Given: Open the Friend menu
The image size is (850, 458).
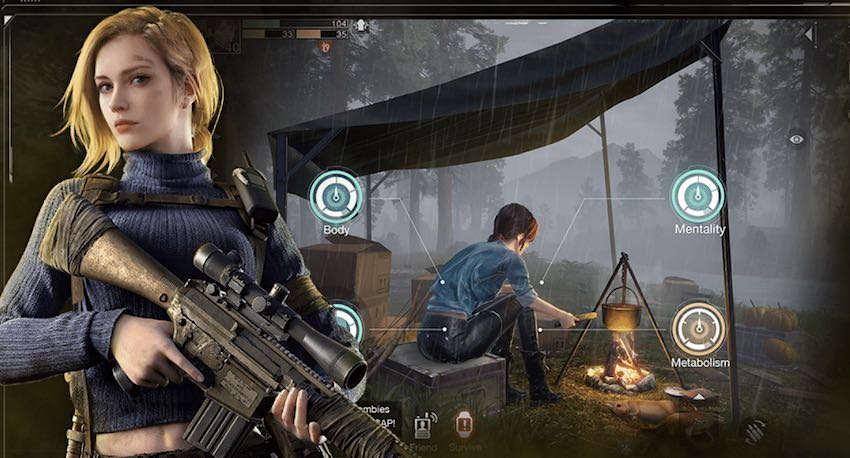Looking at the screenshot, I should click(x=423, y=425).
